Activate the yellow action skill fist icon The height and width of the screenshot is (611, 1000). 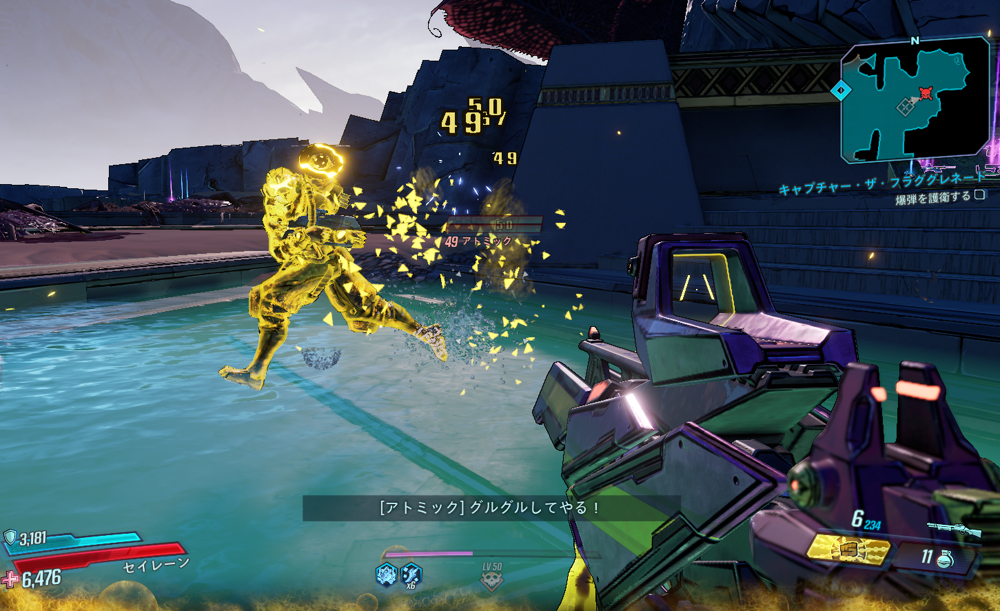(x=849, y=548)
